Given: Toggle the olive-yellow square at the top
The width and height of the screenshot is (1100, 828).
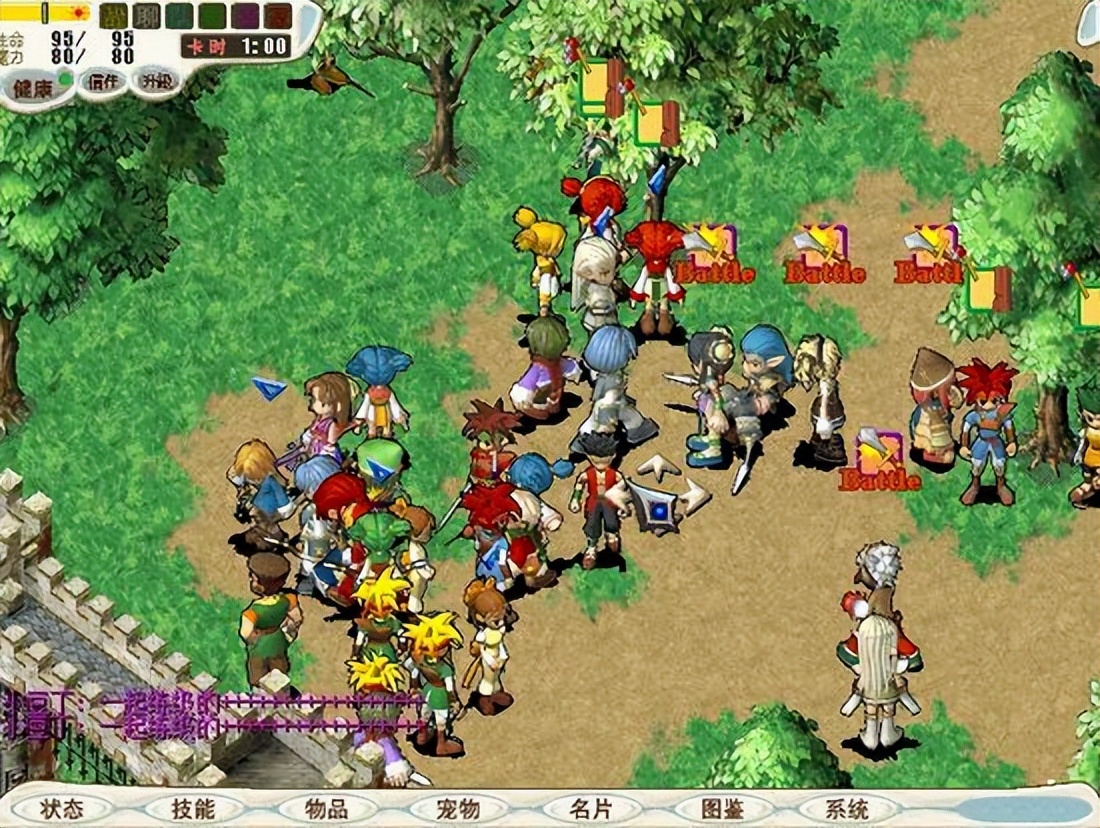Looking at the screenshot, I should (113, 16).
